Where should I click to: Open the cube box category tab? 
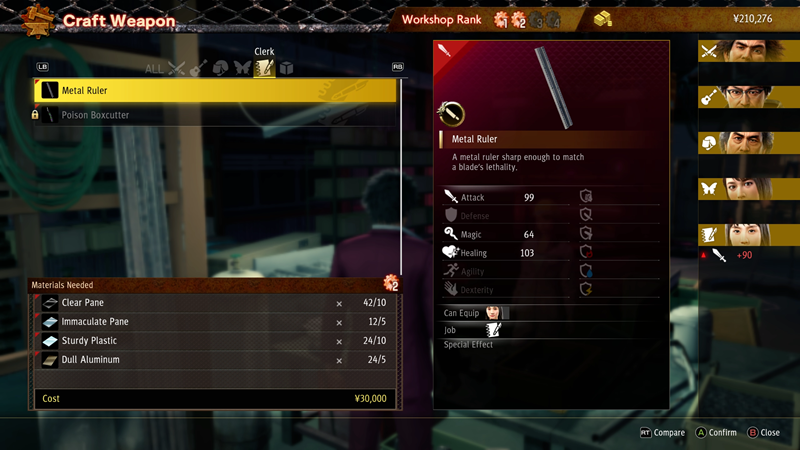pos(286,69)
